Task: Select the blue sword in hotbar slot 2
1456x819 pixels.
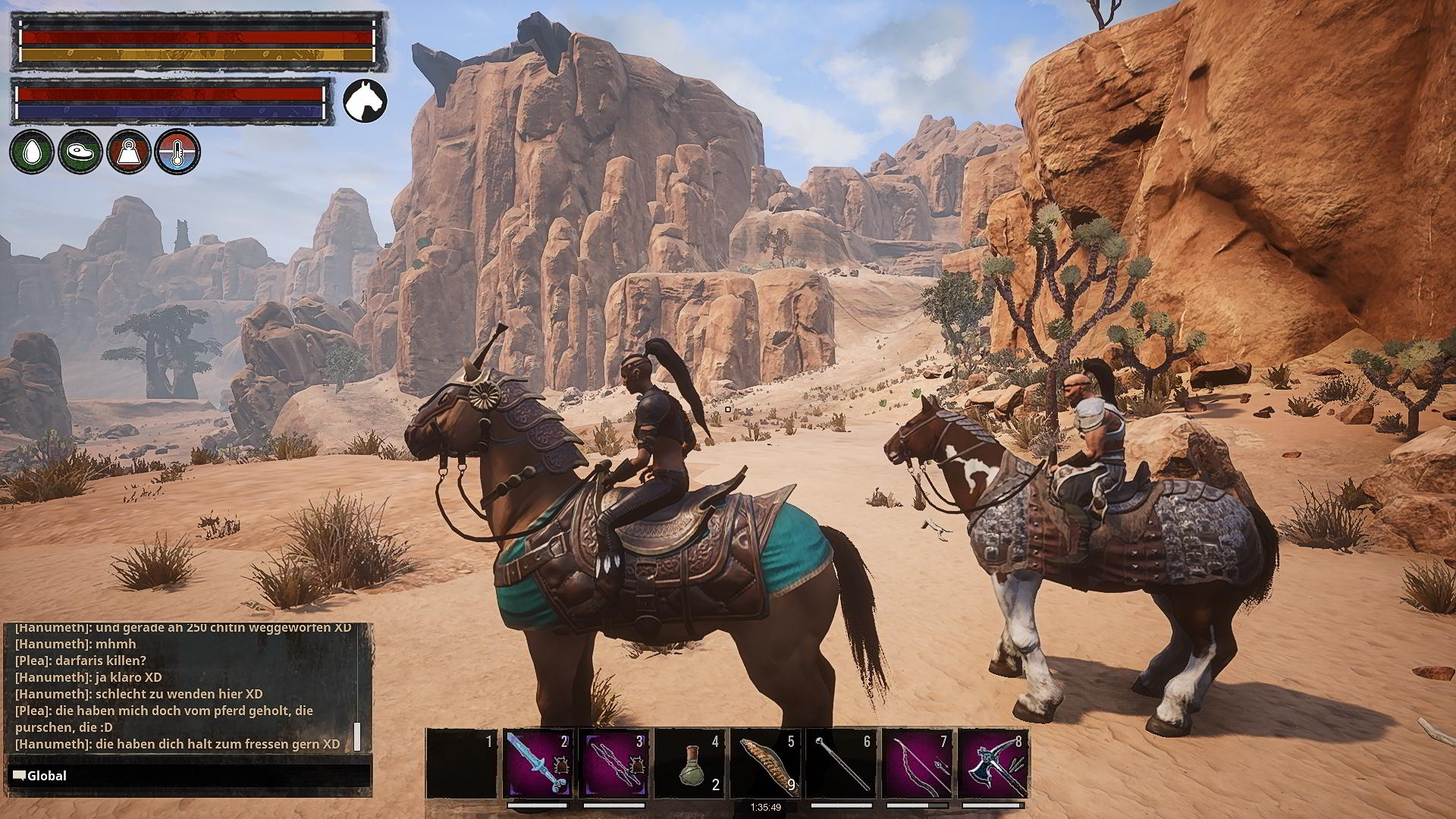Action: click(539, 763)
